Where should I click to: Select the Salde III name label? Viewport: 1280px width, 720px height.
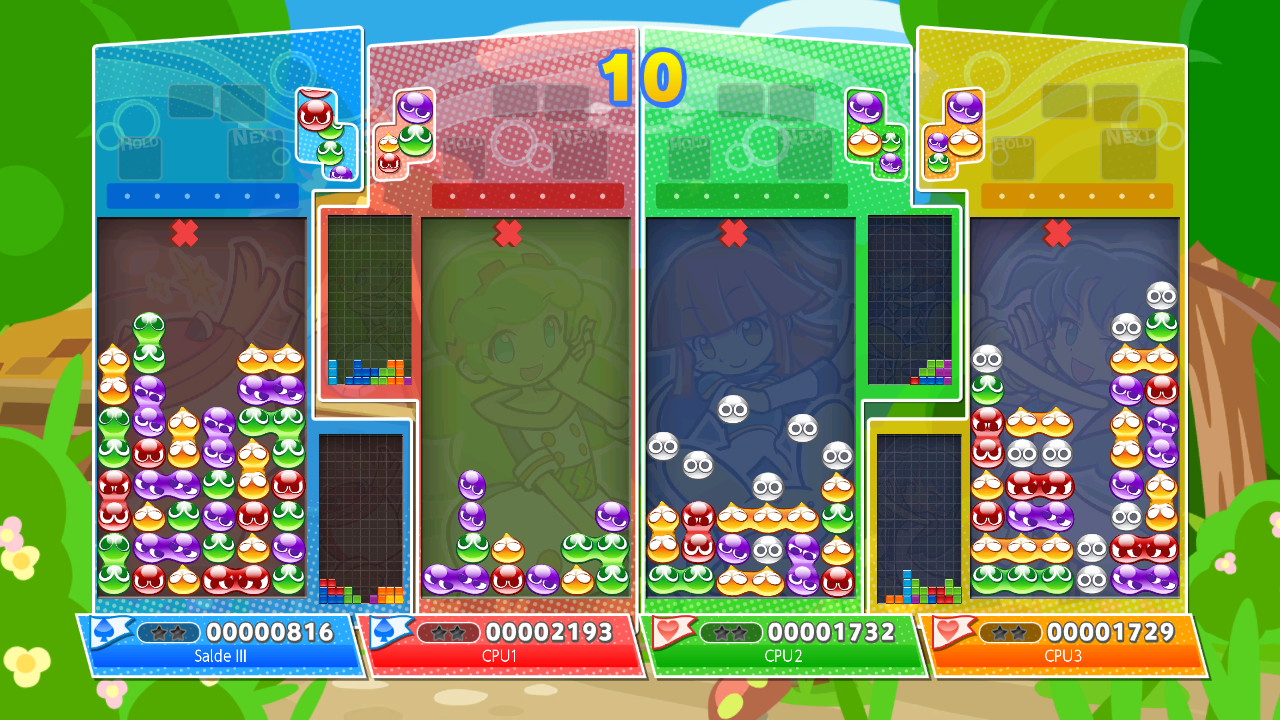[x=222, y=658]
